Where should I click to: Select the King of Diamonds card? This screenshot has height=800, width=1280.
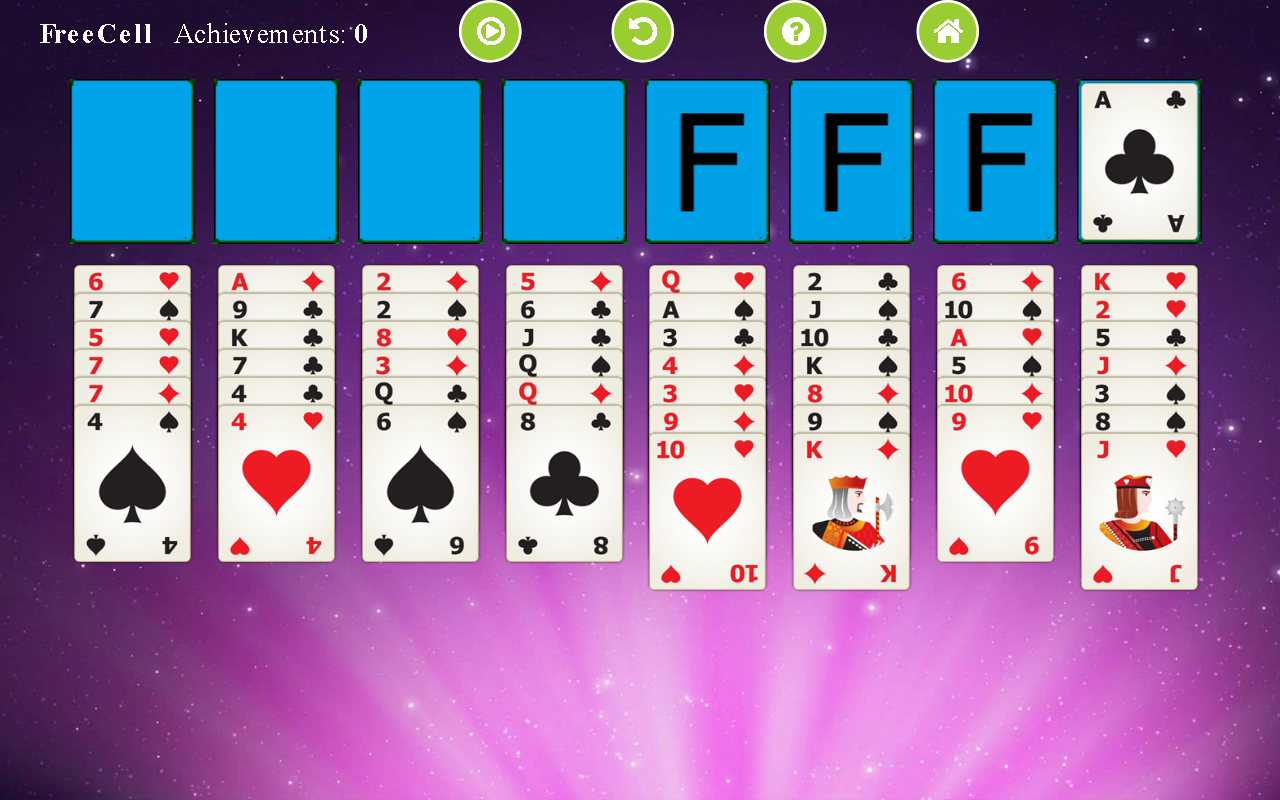851,510
